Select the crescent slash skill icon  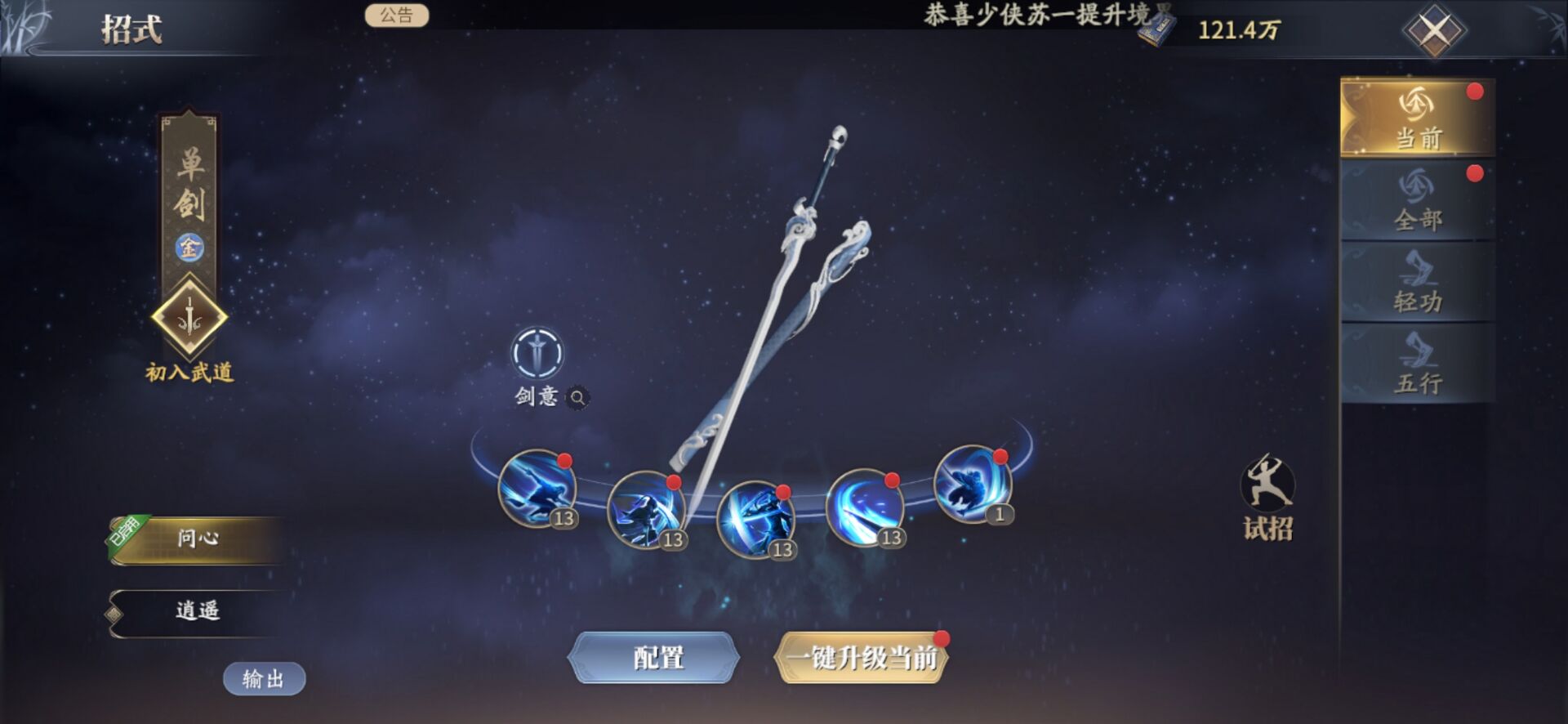coord(864,507)
